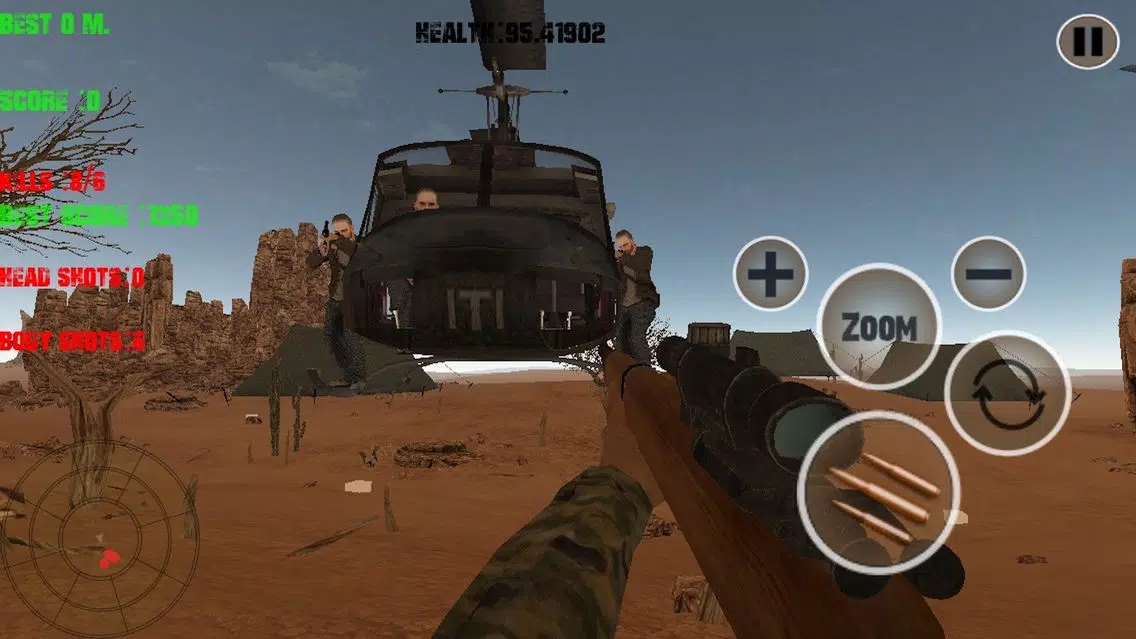Activate the ZOOM scope button

pos(879,326)
